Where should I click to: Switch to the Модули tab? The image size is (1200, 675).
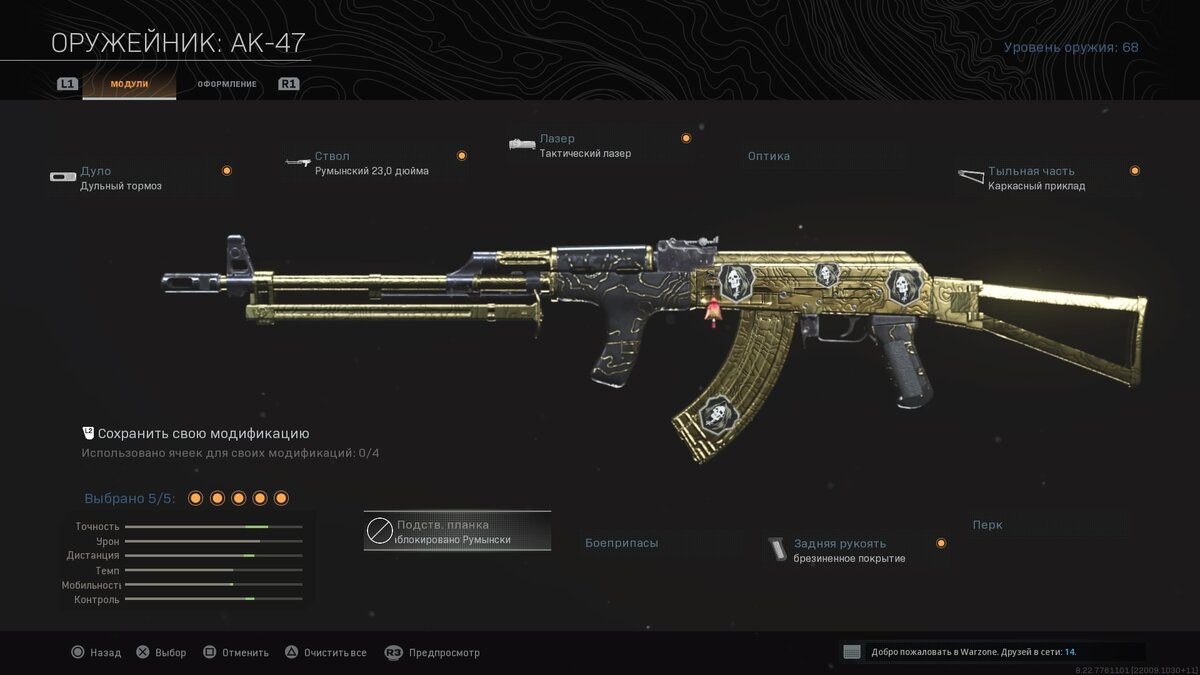129,84
